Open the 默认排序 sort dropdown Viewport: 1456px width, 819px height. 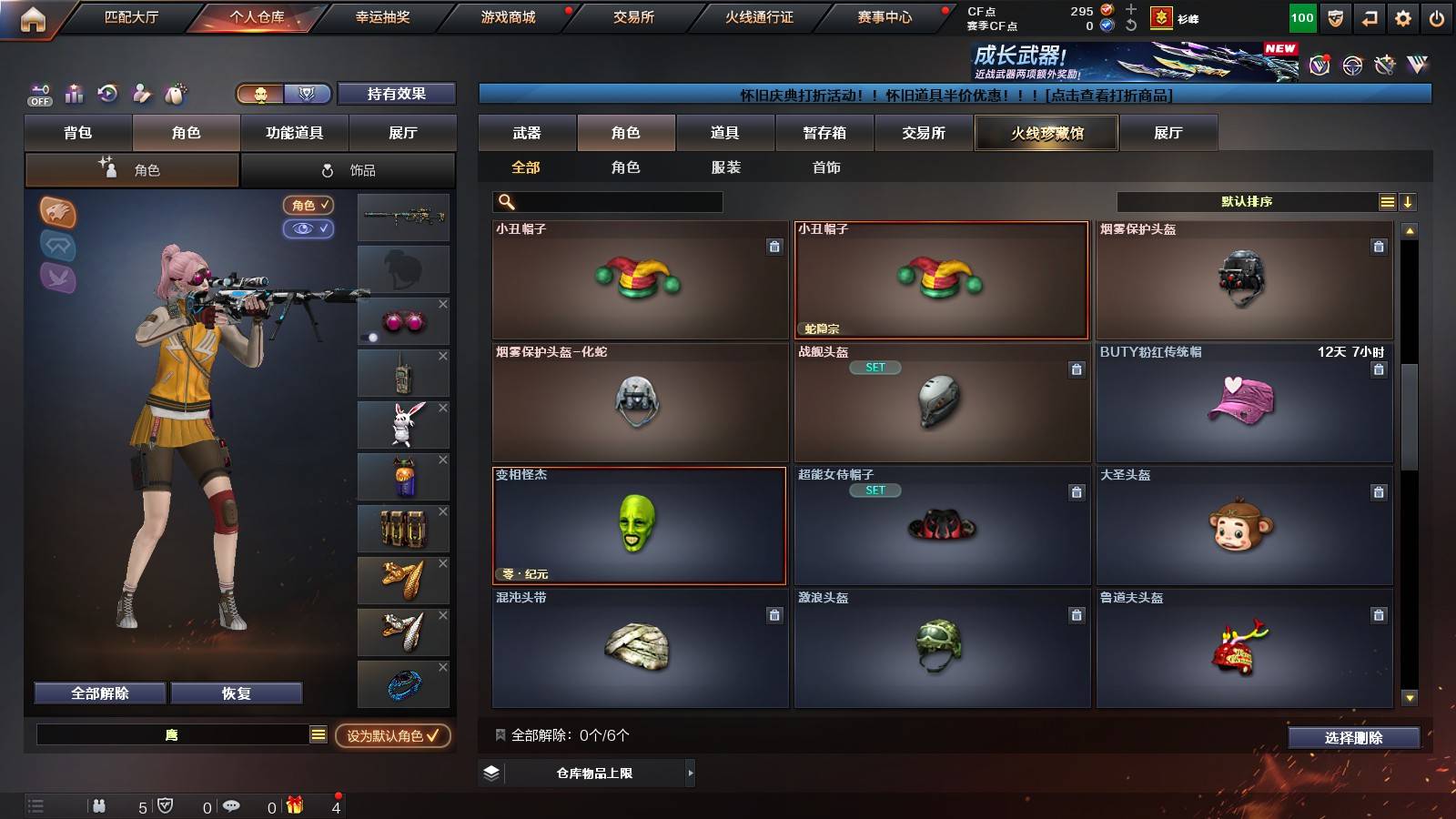pyautogui.click(x=1247, y=201)
